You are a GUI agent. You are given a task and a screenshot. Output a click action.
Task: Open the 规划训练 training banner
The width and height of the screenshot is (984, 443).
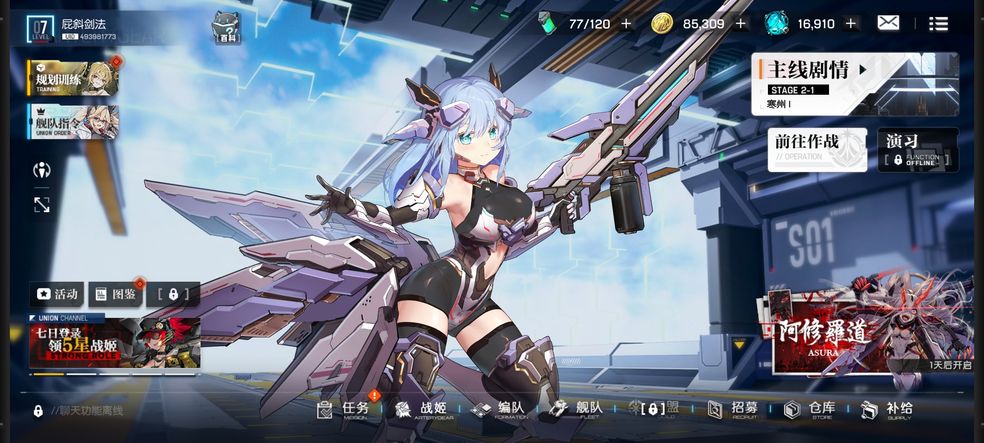tap(73, 78)
